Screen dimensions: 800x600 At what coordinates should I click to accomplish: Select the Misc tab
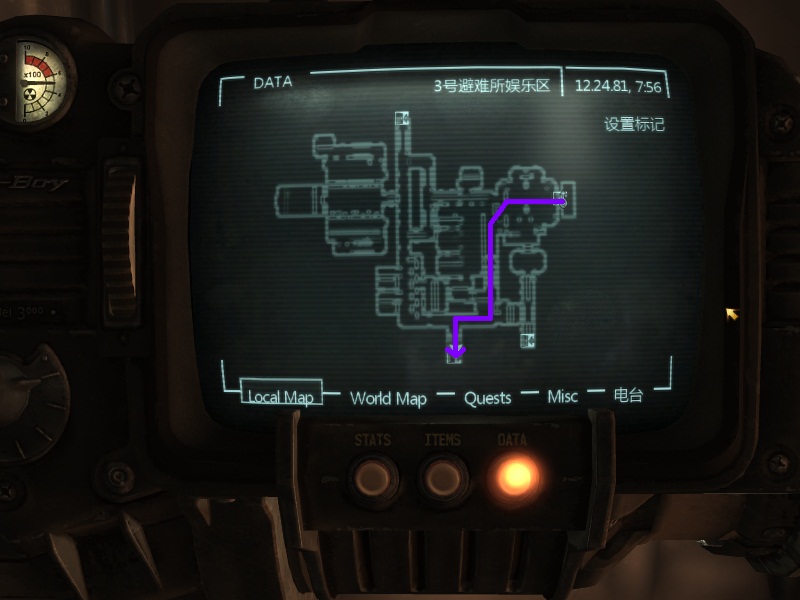point(562,397)
